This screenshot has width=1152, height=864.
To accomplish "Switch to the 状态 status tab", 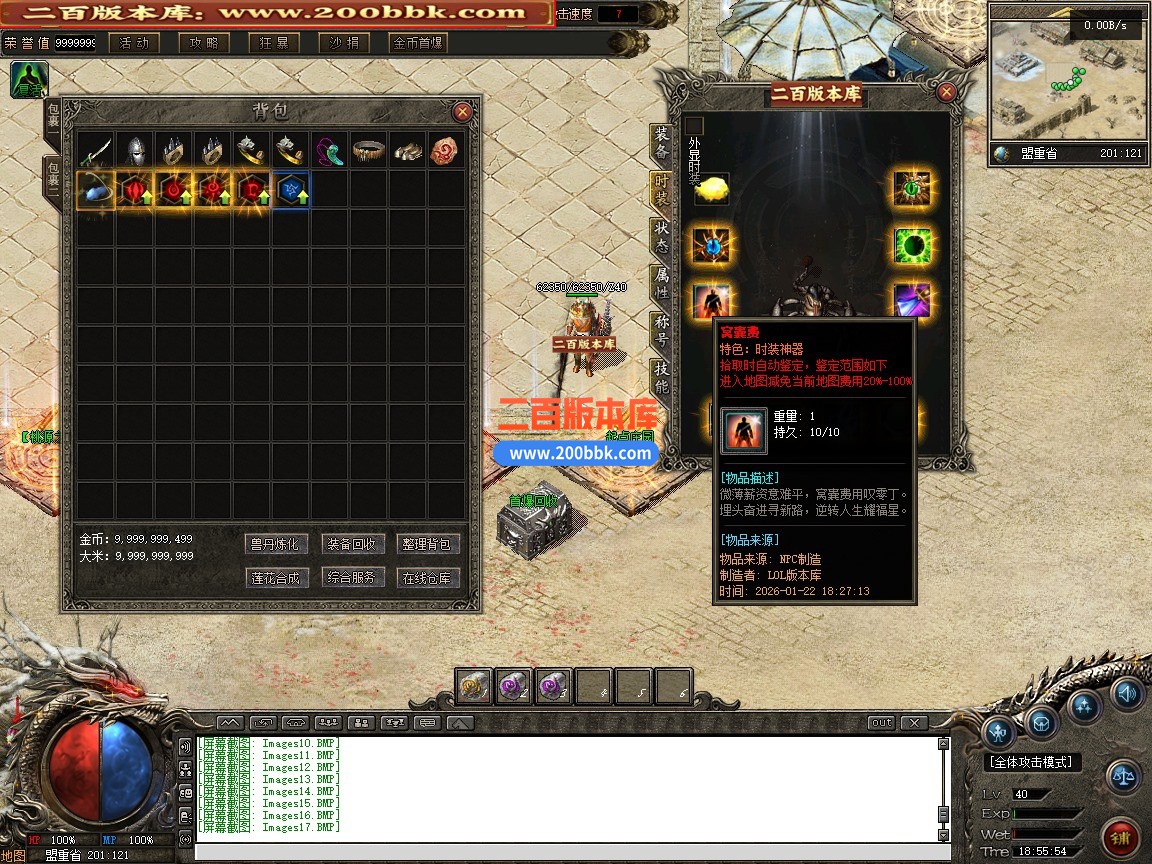I will tap(661, 236).
